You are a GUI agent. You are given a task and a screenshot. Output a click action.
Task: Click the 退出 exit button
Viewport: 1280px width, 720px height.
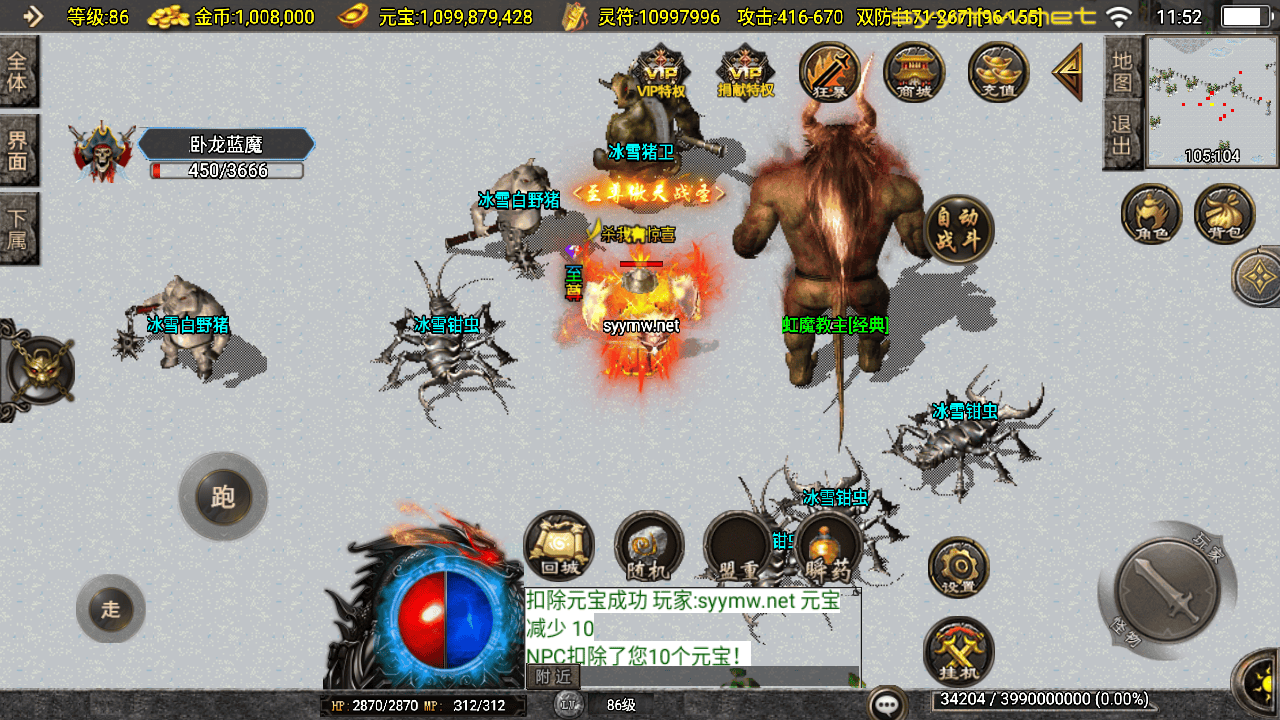[1122, 135]
